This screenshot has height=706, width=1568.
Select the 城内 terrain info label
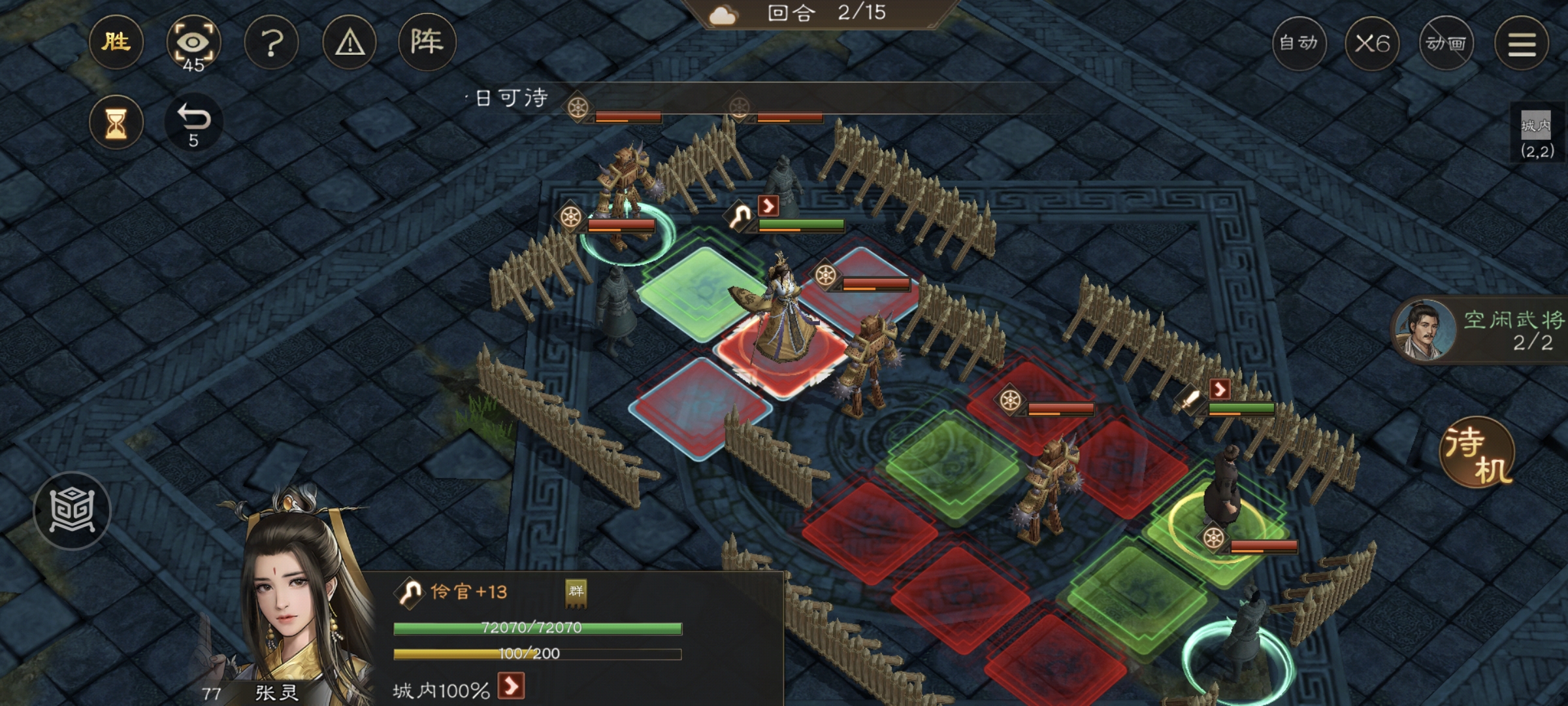pyautogui.click(x=1536, y=134)
